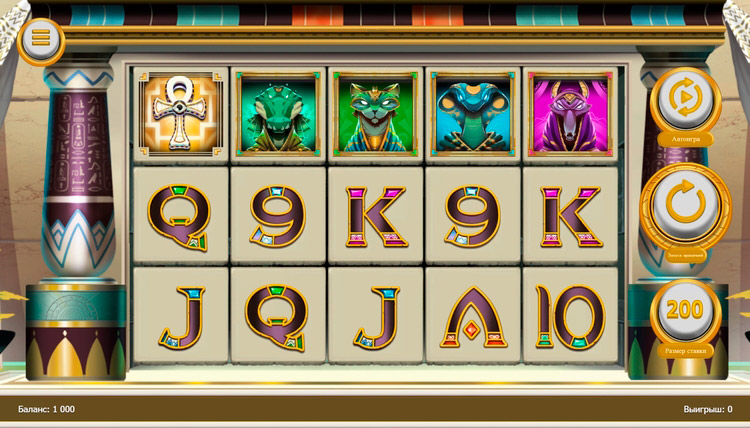Screen dimensions: 750x428
Task: Spin the reels with the circular arrow button
Action: (x=685, y=205)
